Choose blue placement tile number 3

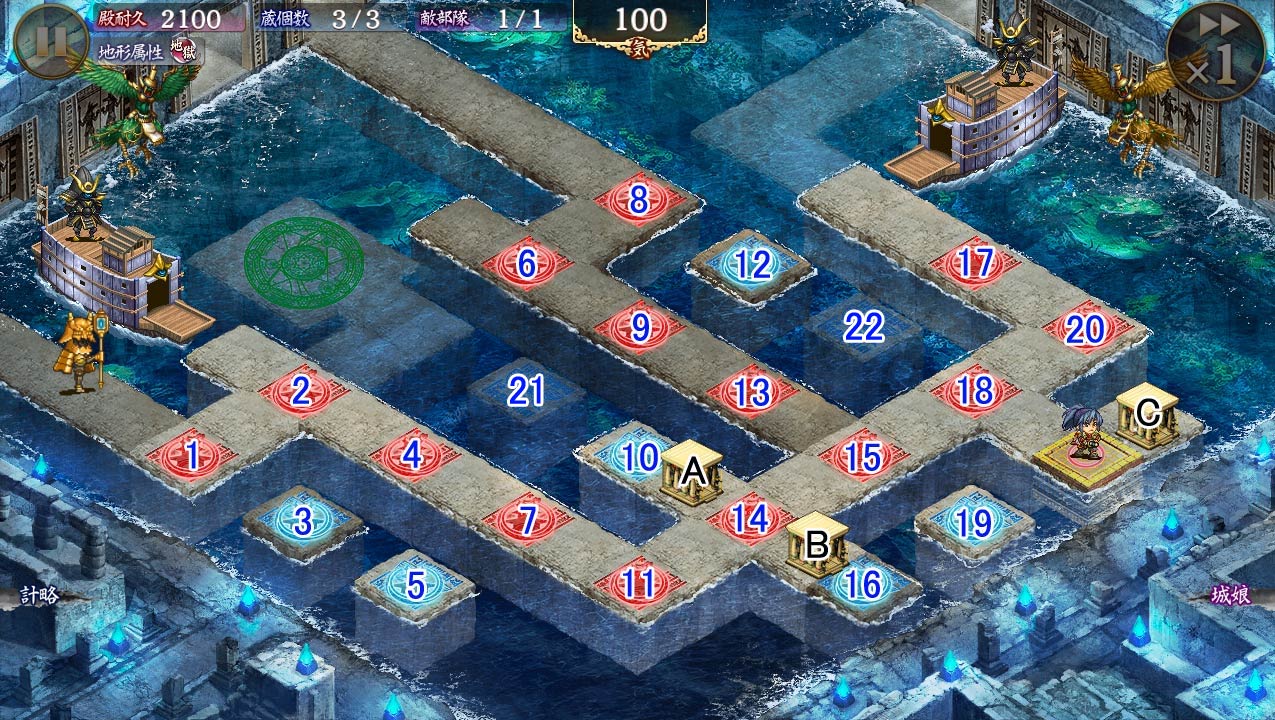coord(303,521)
